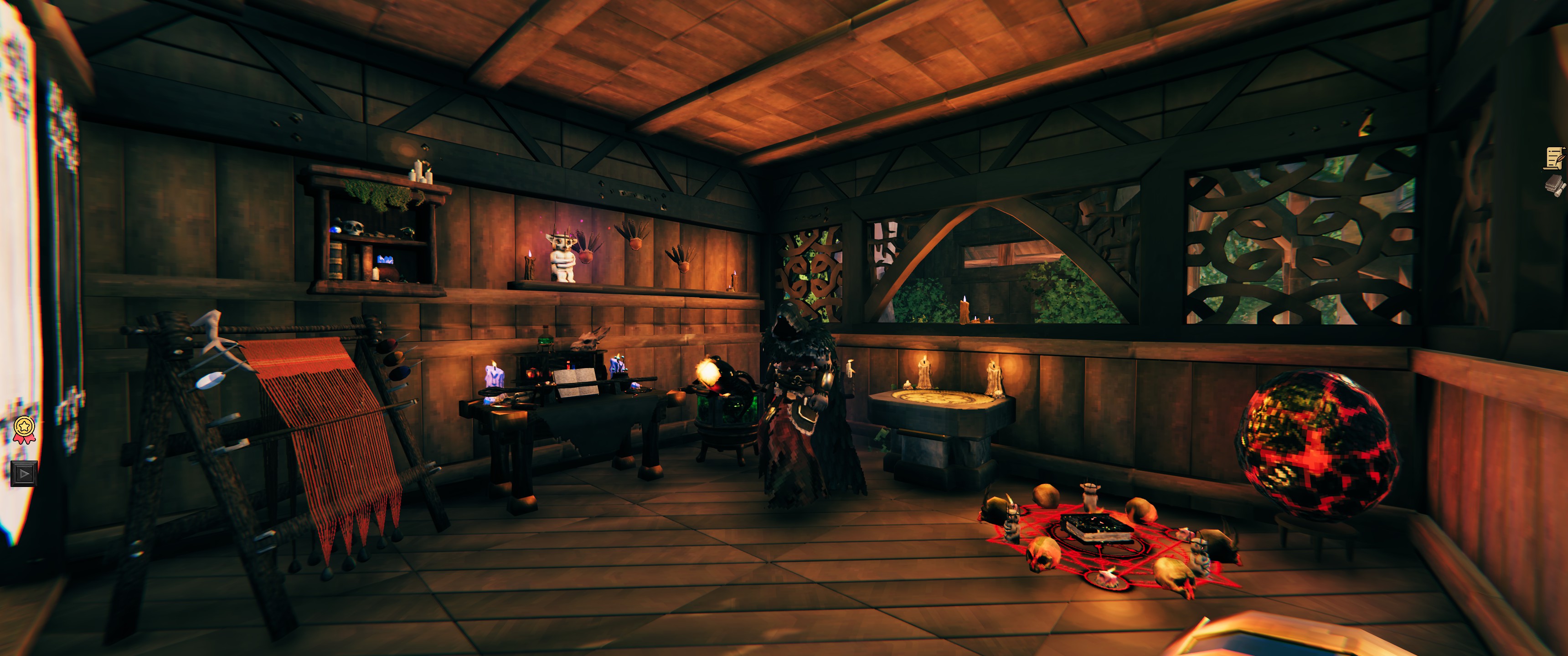Open the stacked books and scroll icon
Screen dimensions: 1568x656
[1554, 185]
